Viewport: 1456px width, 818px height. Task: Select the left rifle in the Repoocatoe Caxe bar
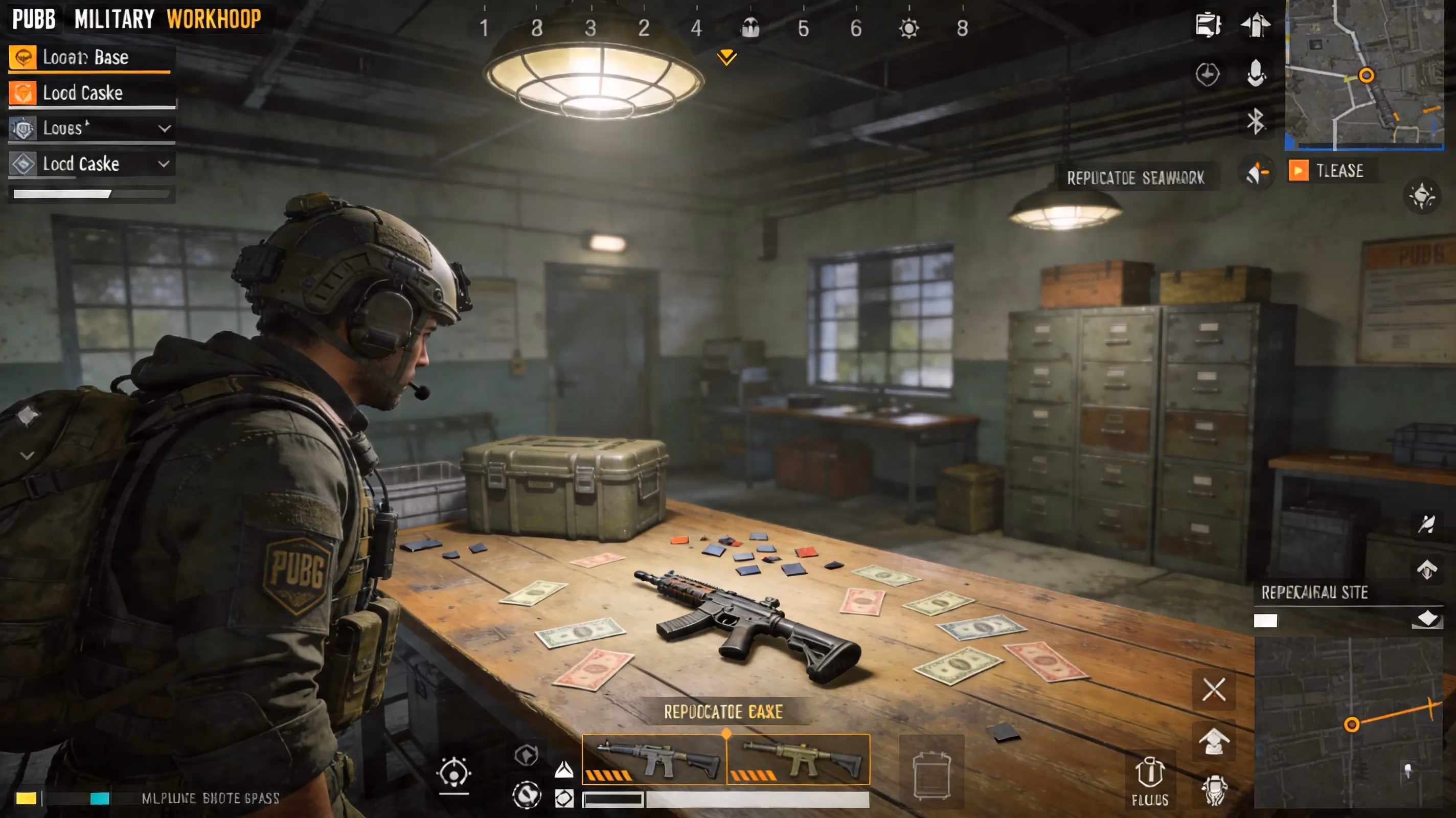pyautogui.click(x=653, y=760)
